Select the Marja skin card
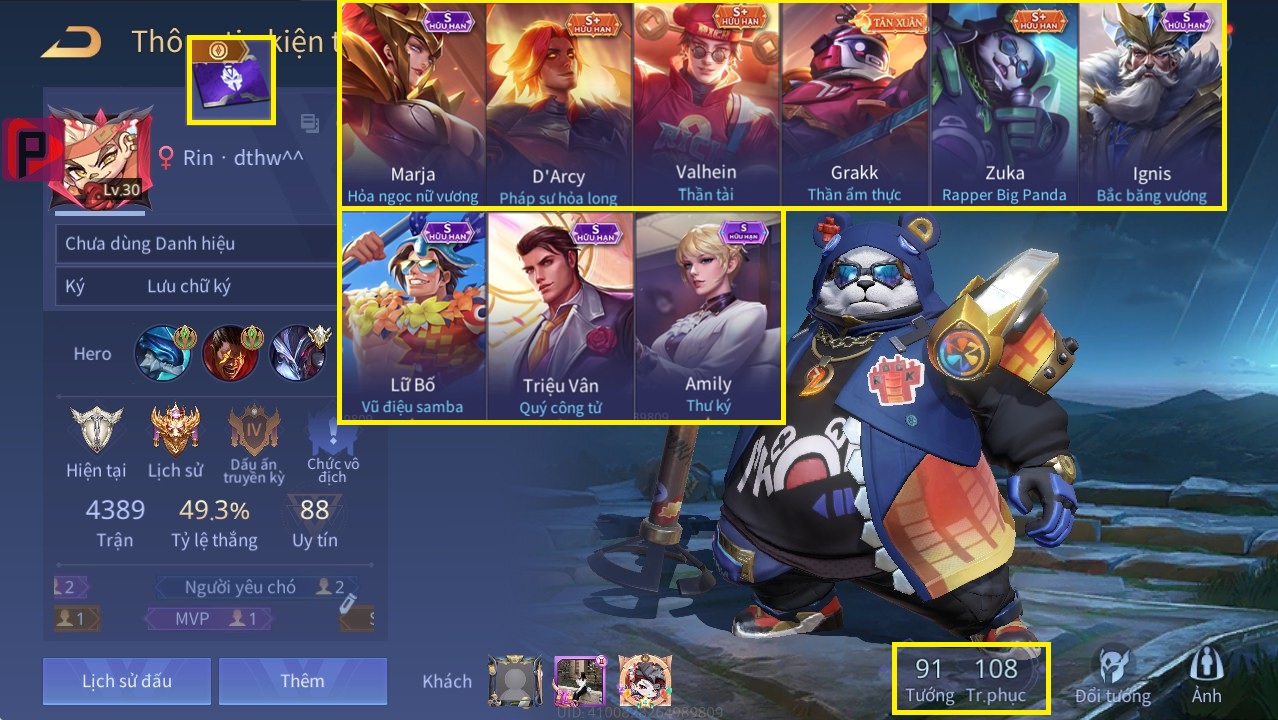The image size is (1278, 720). [413, 105]
